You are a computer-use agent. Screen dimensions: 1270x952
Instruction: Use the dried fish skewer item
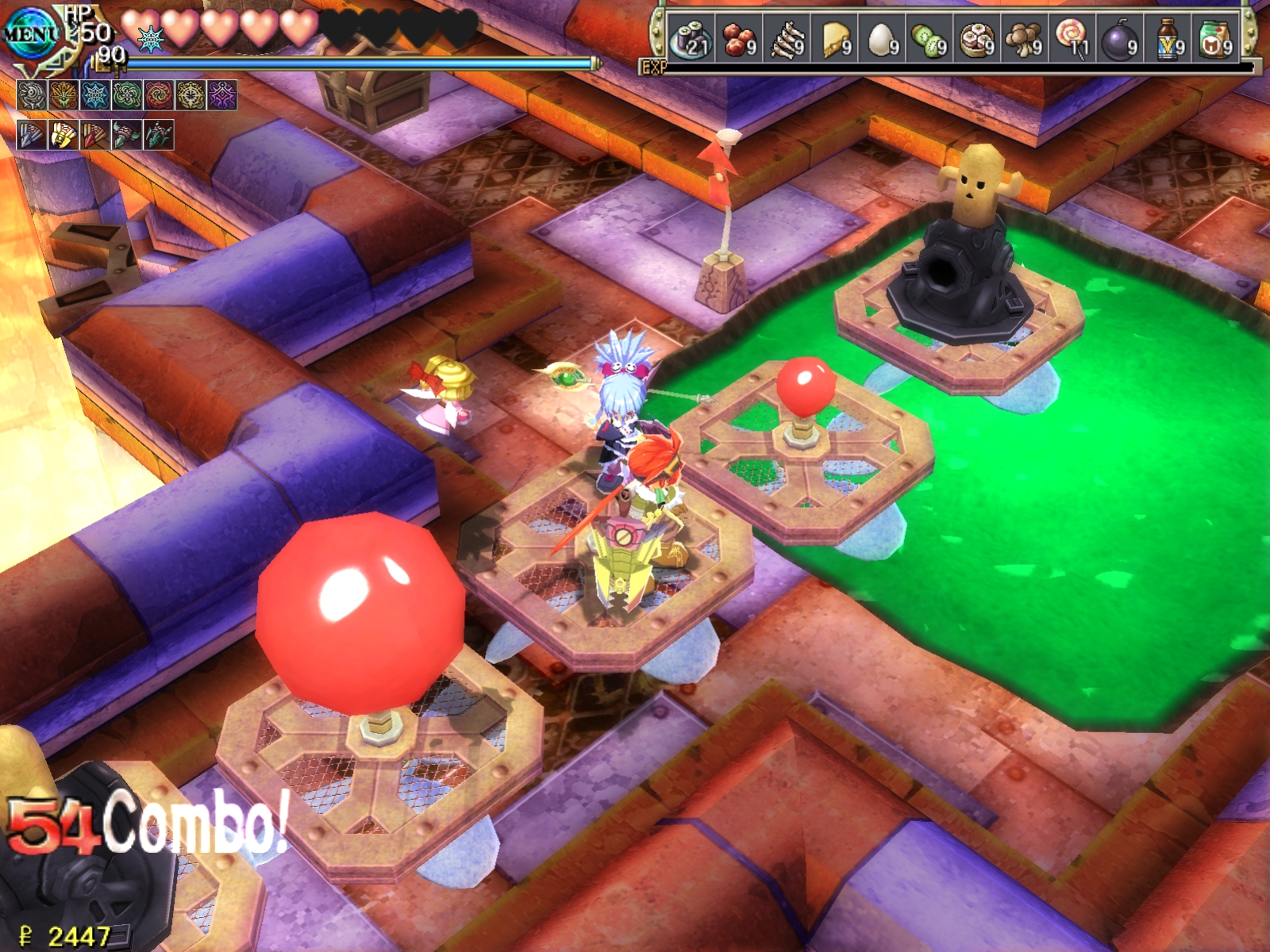pos(786,39)
